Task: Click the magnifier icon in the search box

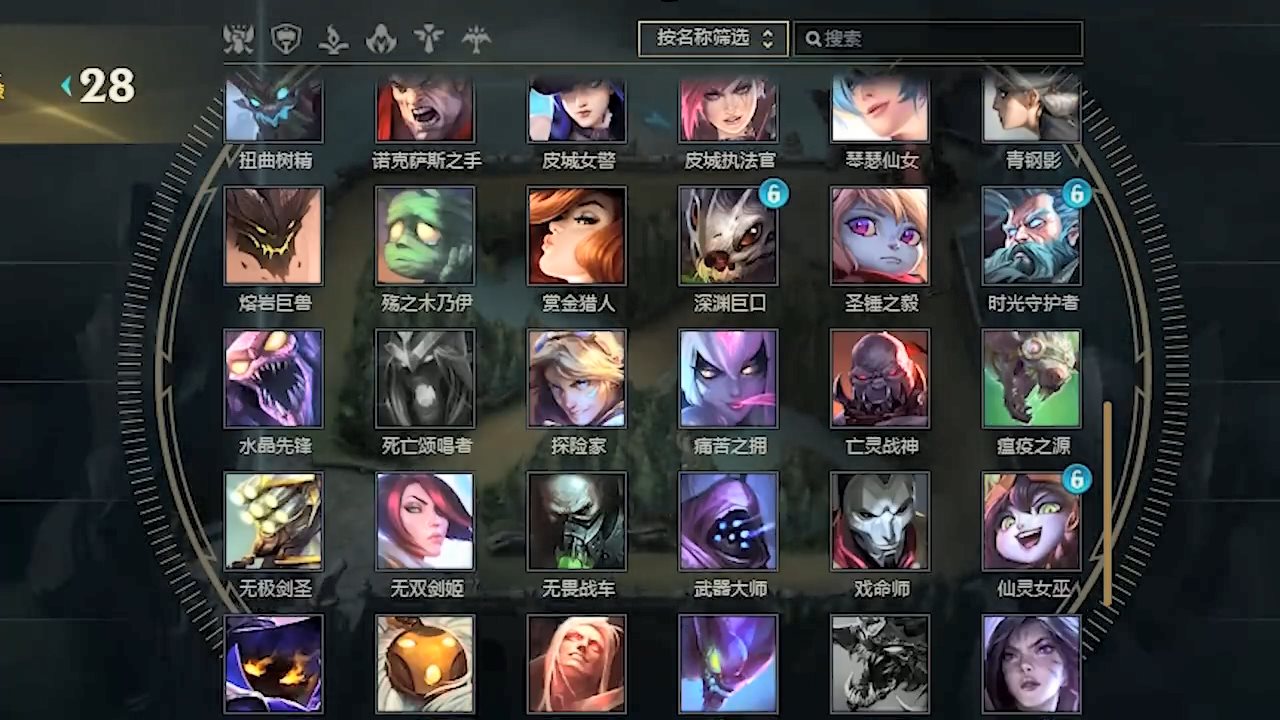Action: [x=813, y=39]
